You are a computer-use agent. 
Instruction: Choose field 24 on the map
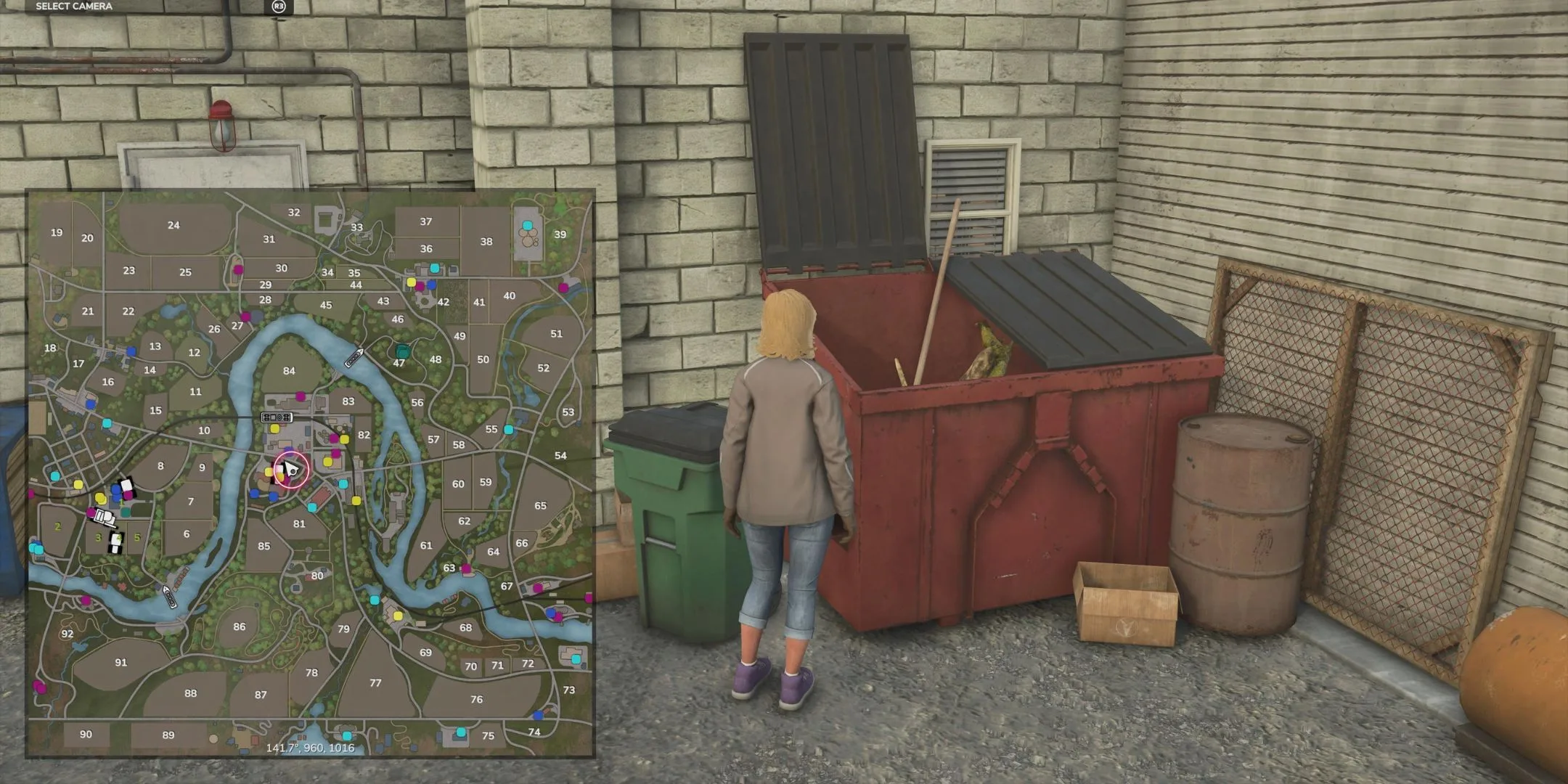tap(173, 225)
